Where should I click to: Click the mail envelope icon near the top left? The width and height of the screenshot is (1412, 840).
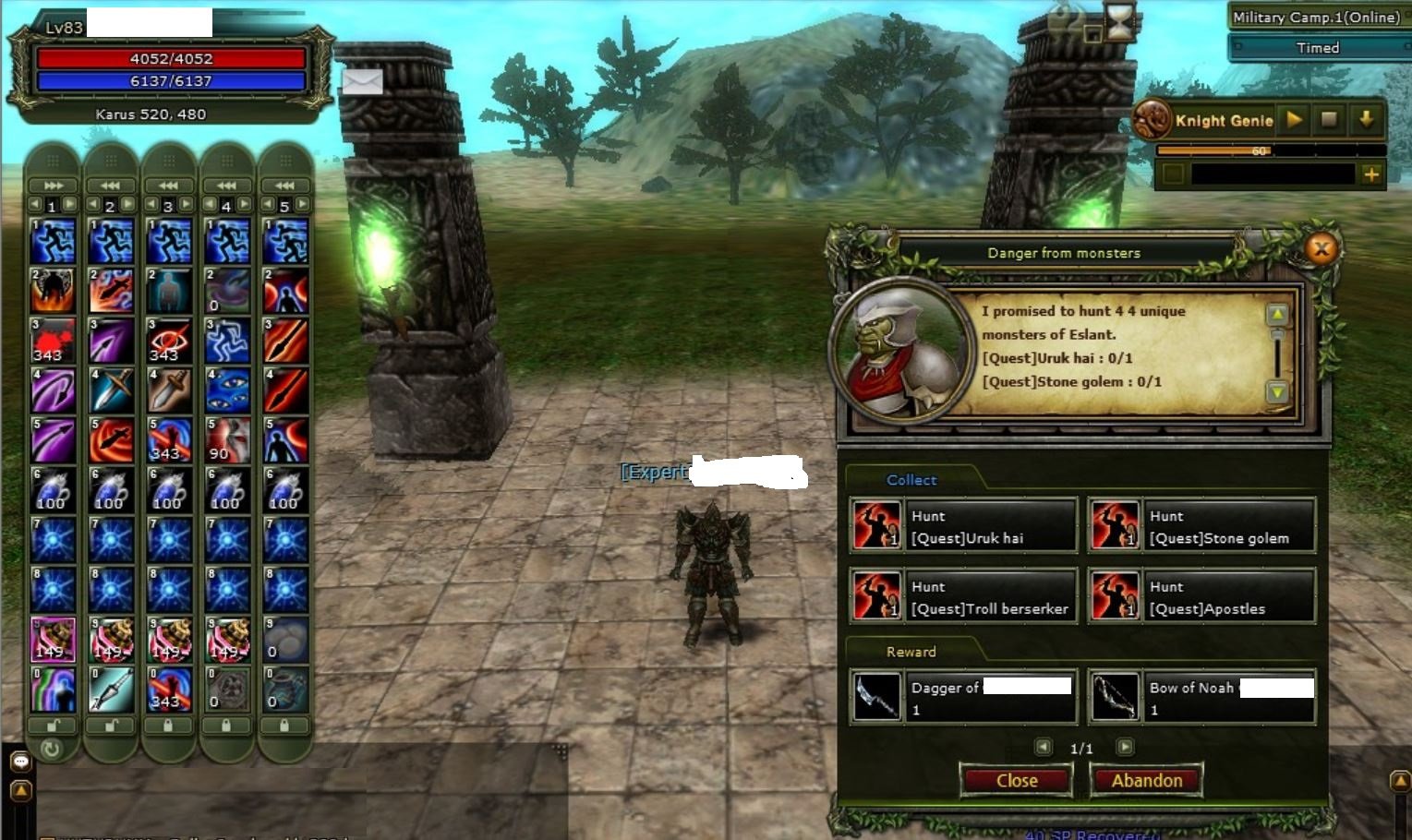[363, 82]
